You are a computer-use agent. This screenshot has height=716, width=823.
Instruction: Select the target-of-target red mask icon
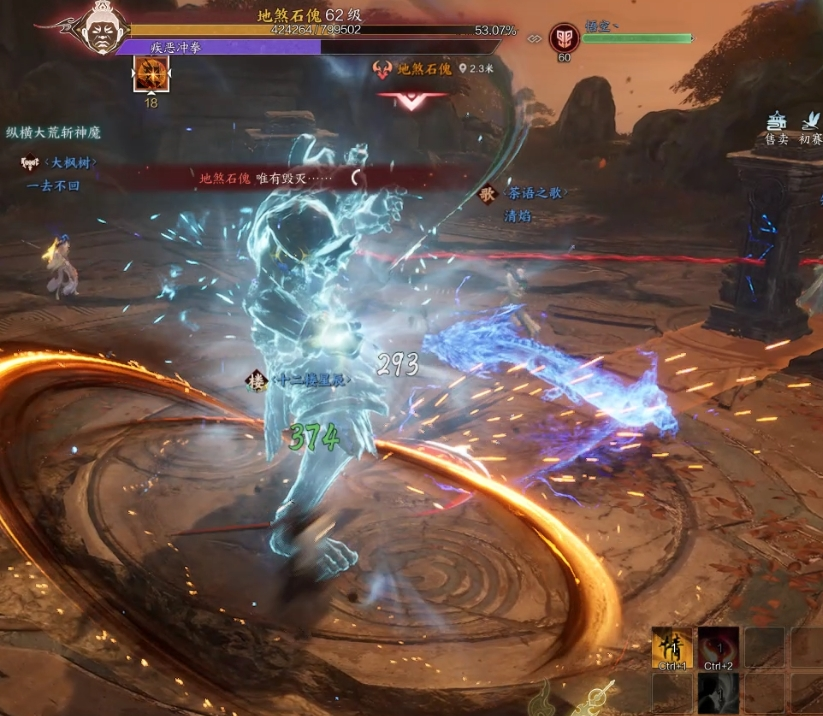point(563,38)
